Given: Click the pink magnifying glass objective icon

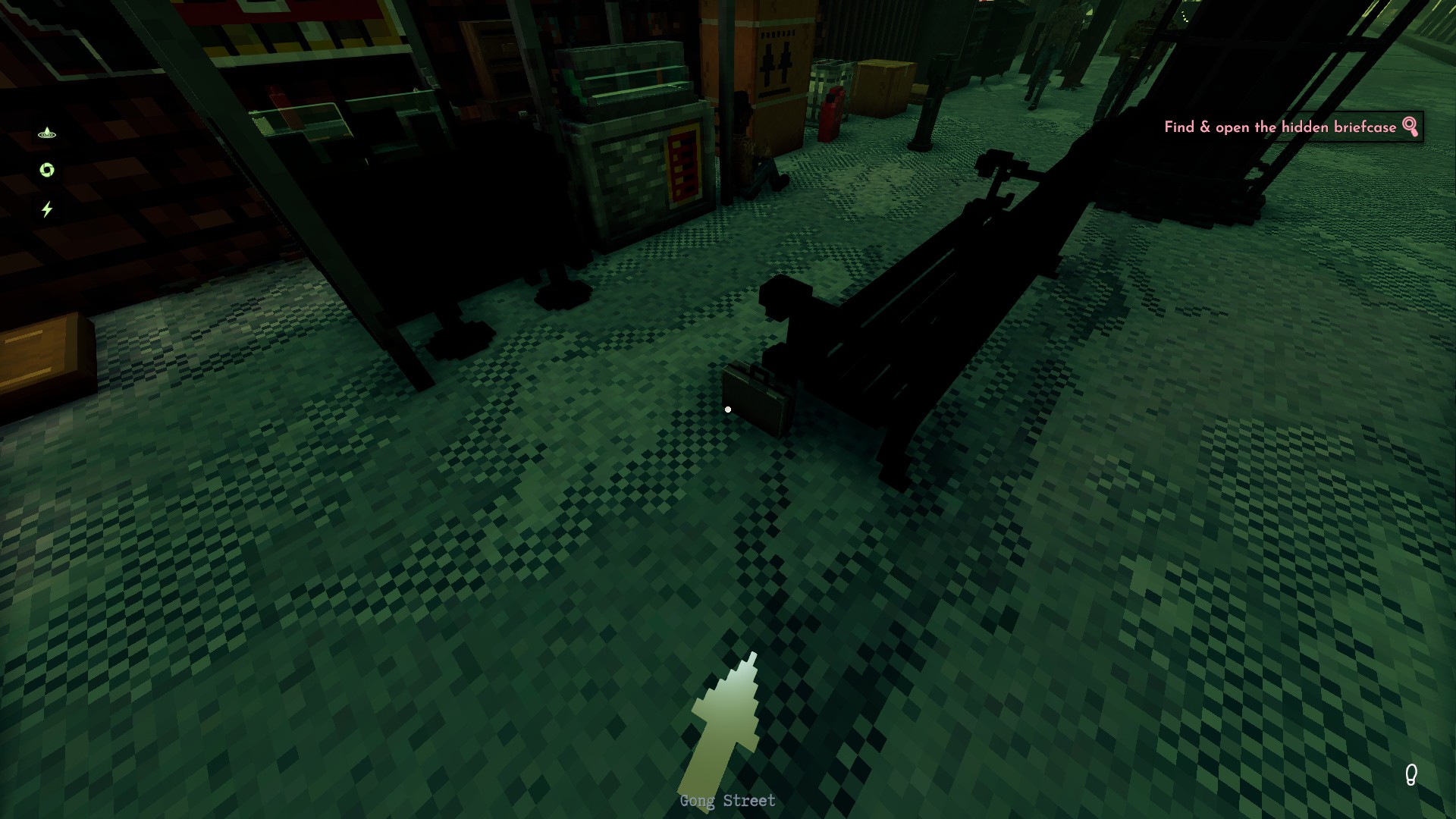Looking at the screenshot, I should 1409,127.
